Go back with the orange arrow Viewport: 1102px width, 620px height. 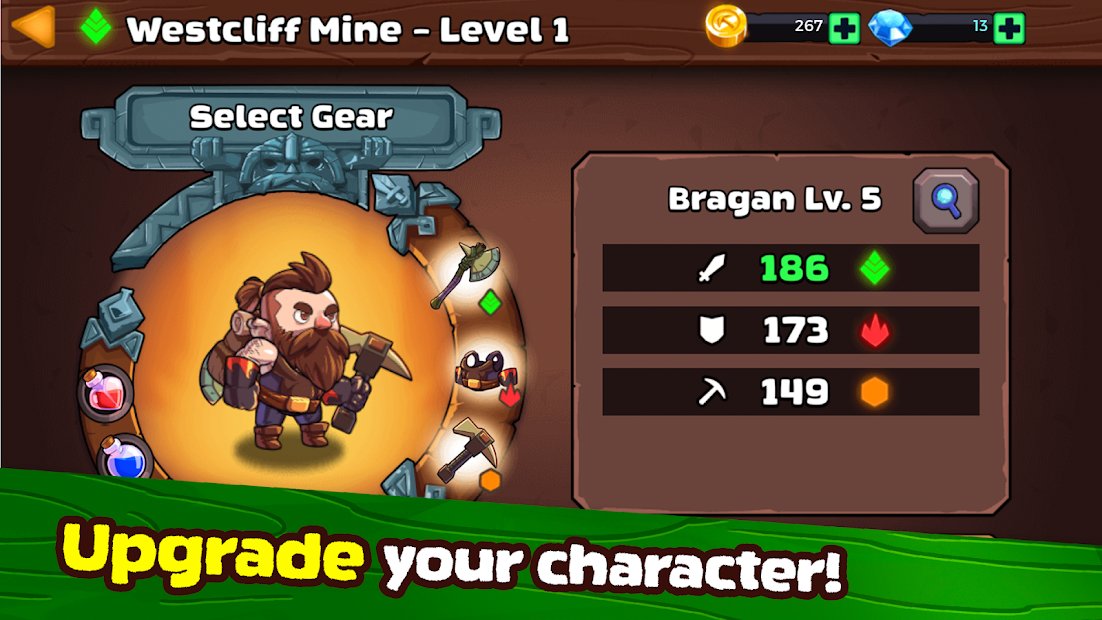coord(33,27)
